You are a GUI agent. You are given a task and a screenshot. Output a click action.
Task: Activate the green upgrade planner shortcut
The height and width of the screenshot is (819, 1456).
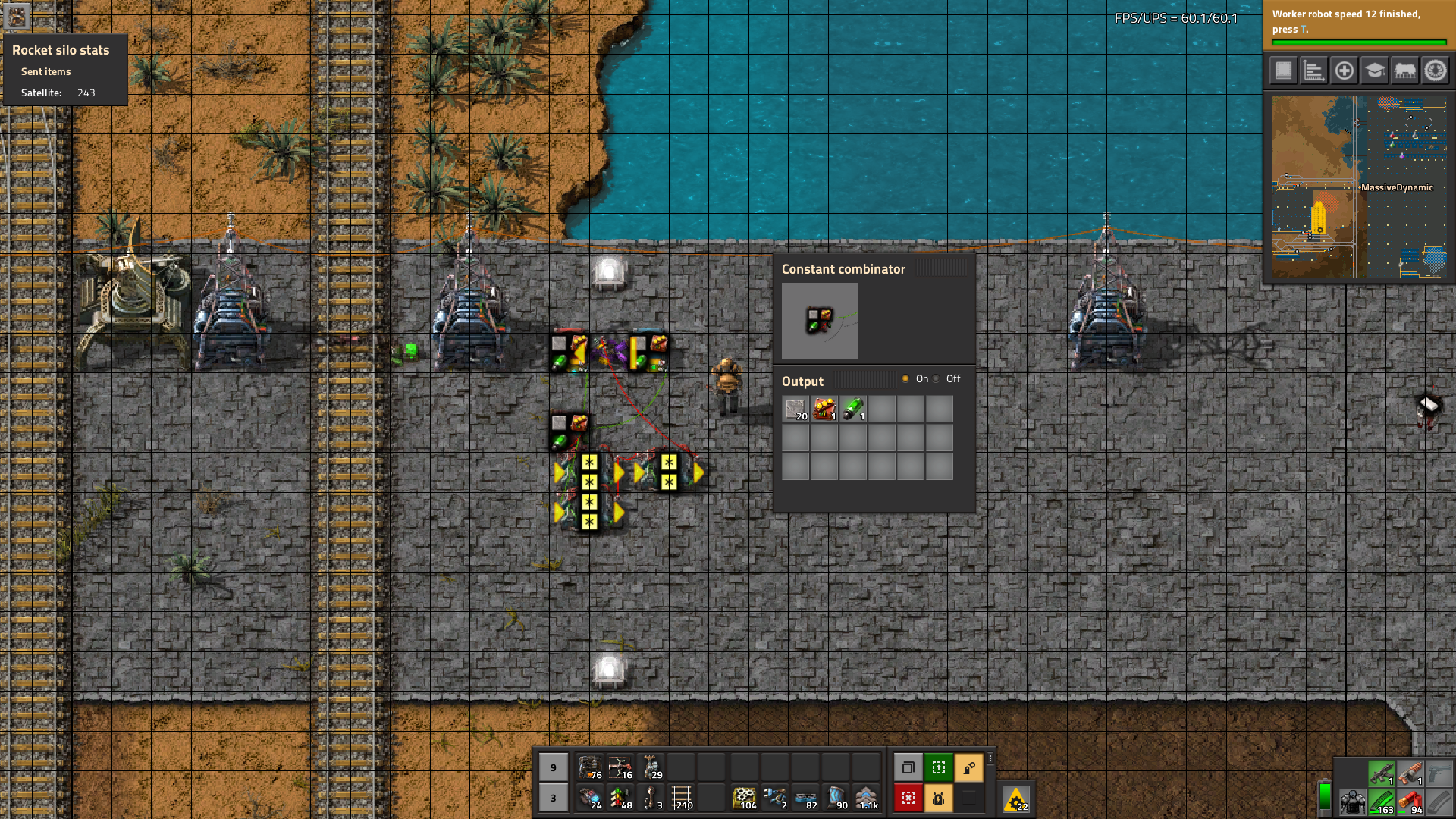point(938,767)
